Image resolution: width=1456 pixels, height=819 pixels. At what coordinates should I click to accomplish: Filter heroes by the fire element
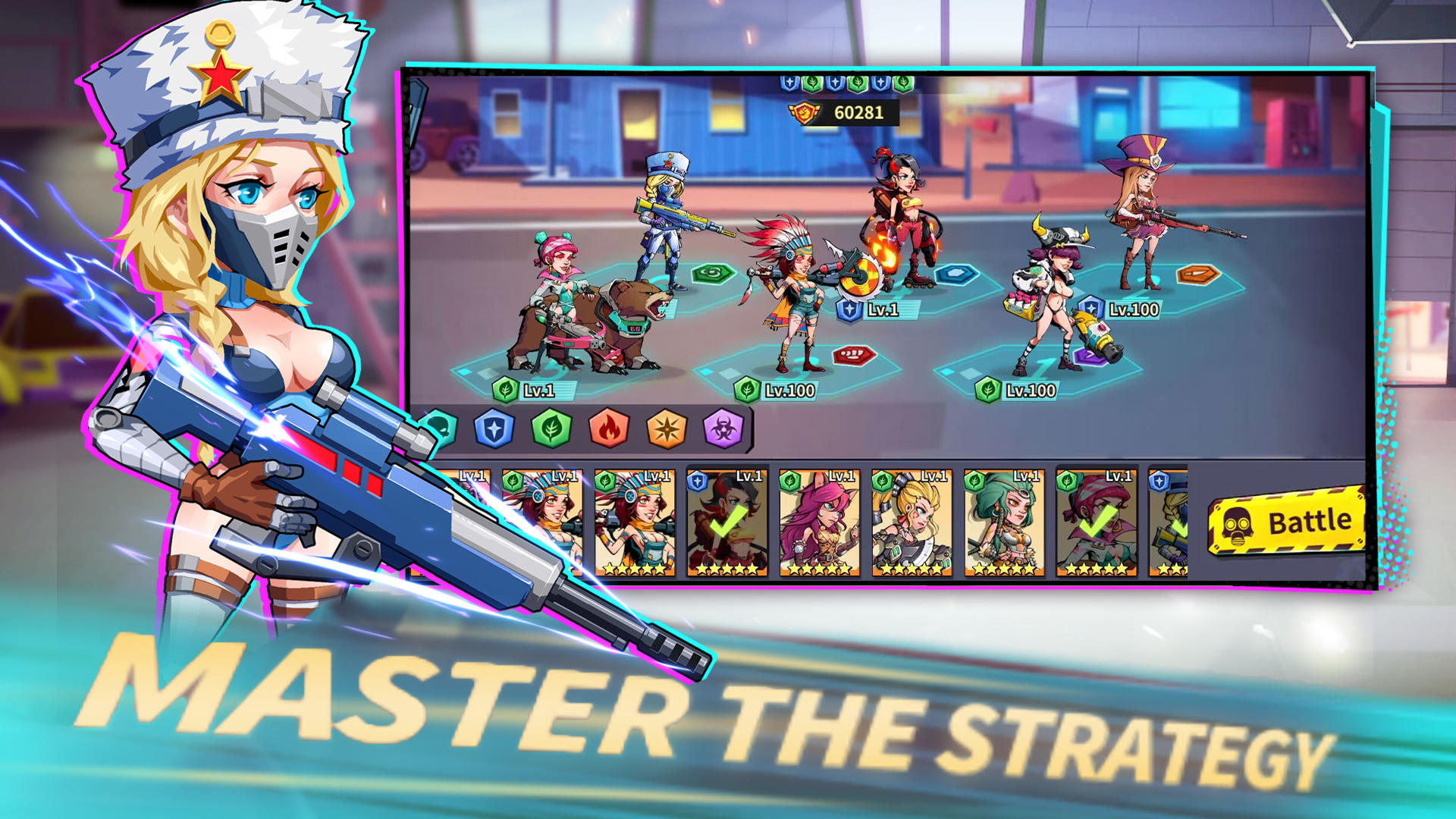click(607, 428)
